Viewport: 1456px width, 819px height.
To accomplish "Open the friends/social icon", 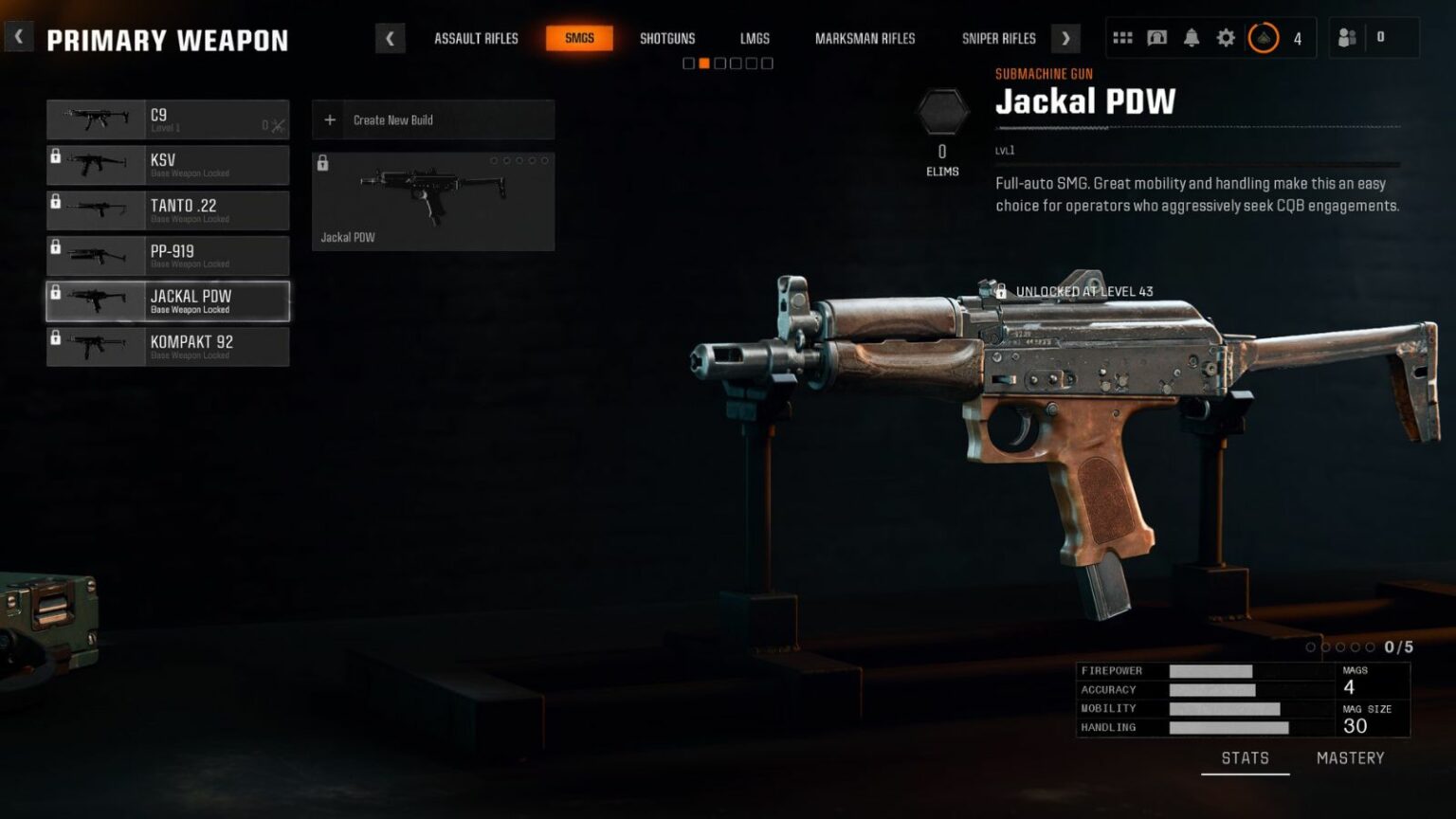I will [1348, 37].
